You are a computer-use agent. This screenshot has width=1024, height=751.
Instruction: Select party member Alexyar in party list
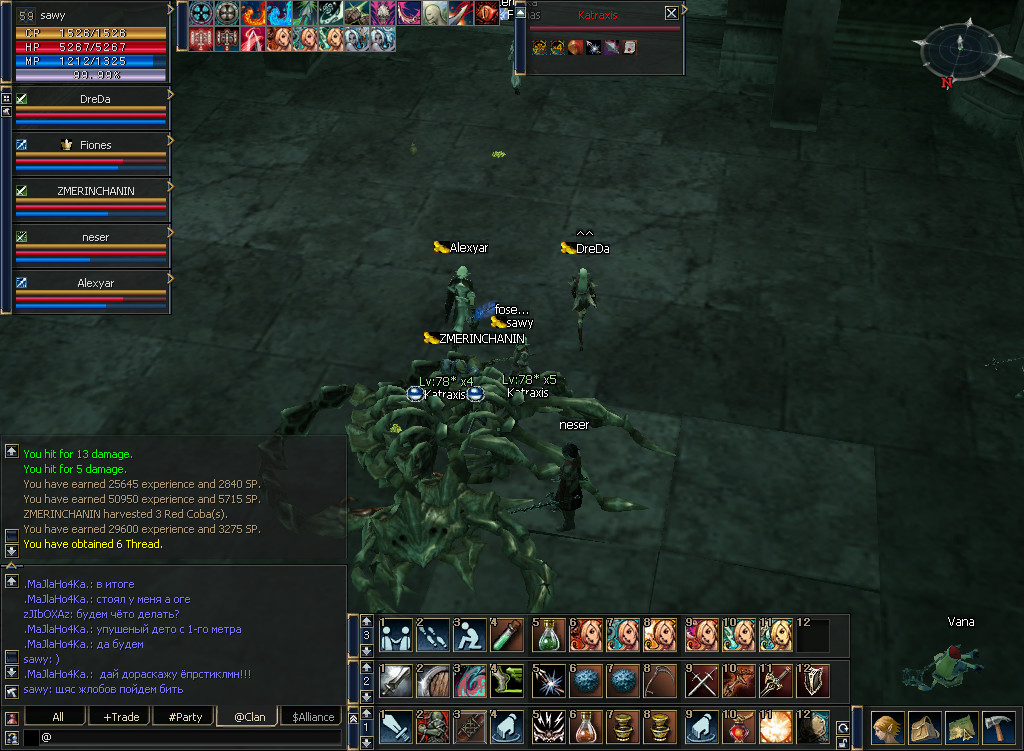96,283
